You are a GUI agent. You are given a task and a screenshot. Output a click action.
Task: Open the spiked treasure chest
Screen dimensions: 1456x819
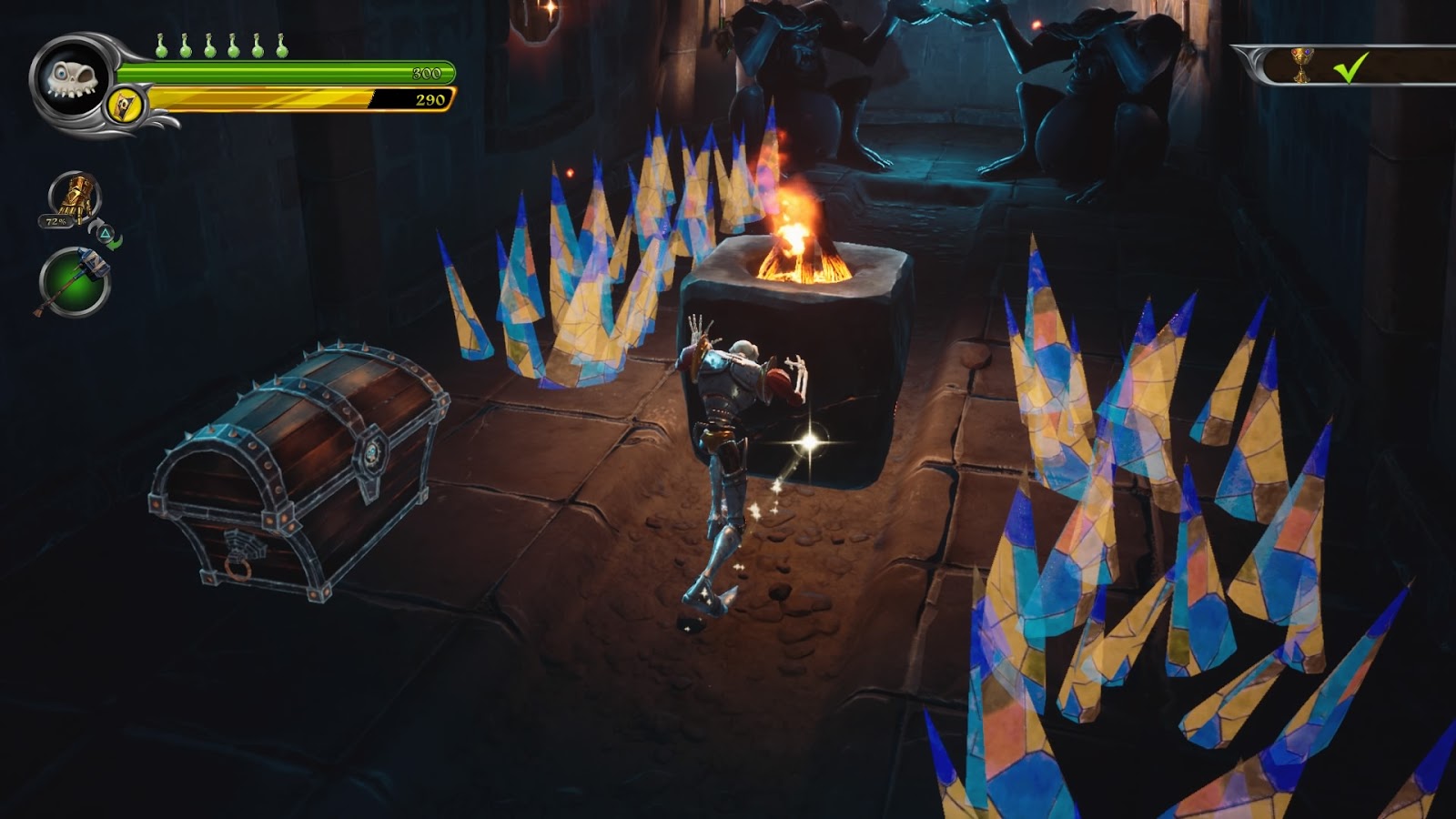[x=300, y=473]
